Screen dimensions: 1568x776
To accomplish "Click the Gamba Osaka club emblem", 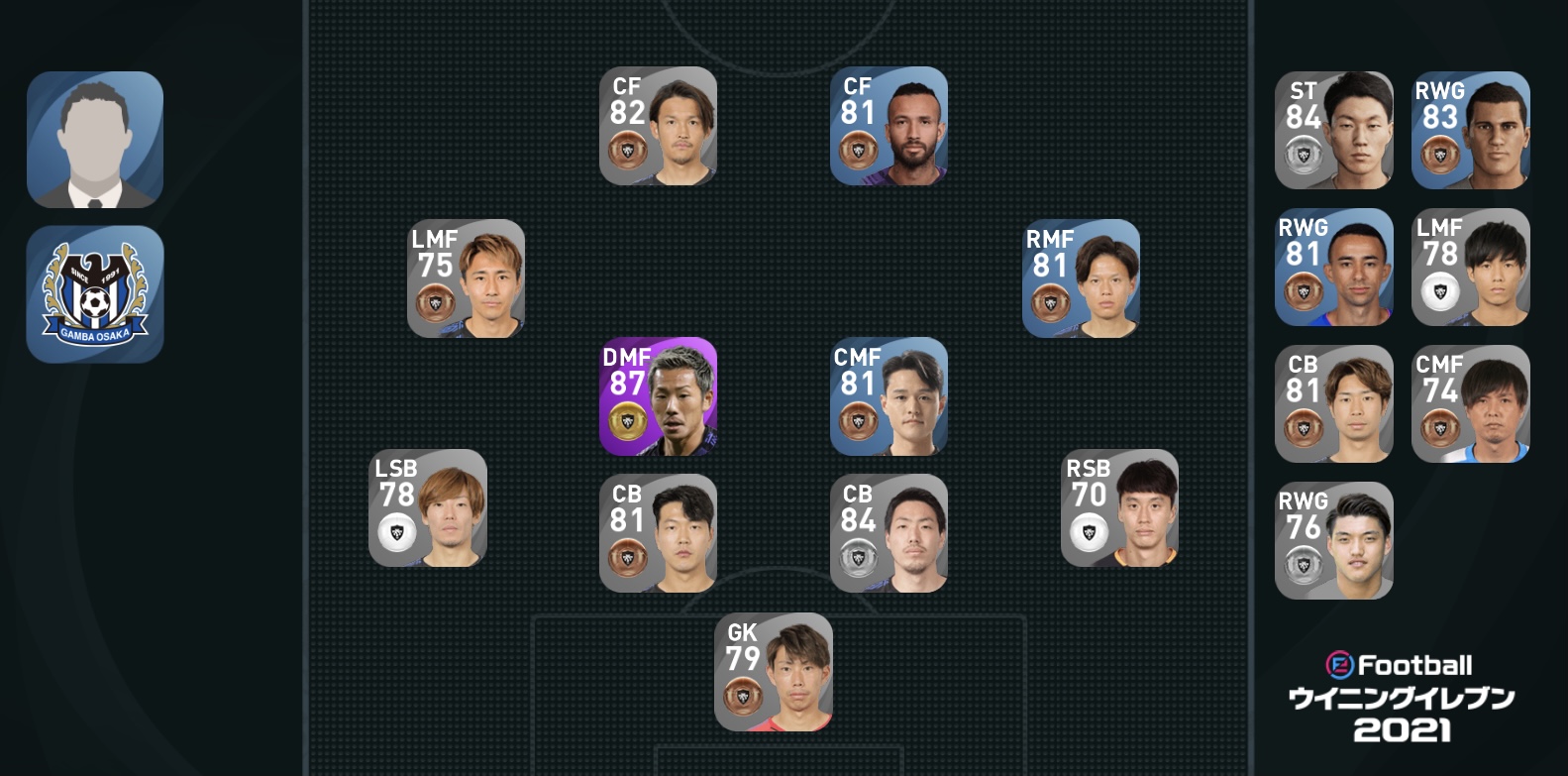I will 95,294.
